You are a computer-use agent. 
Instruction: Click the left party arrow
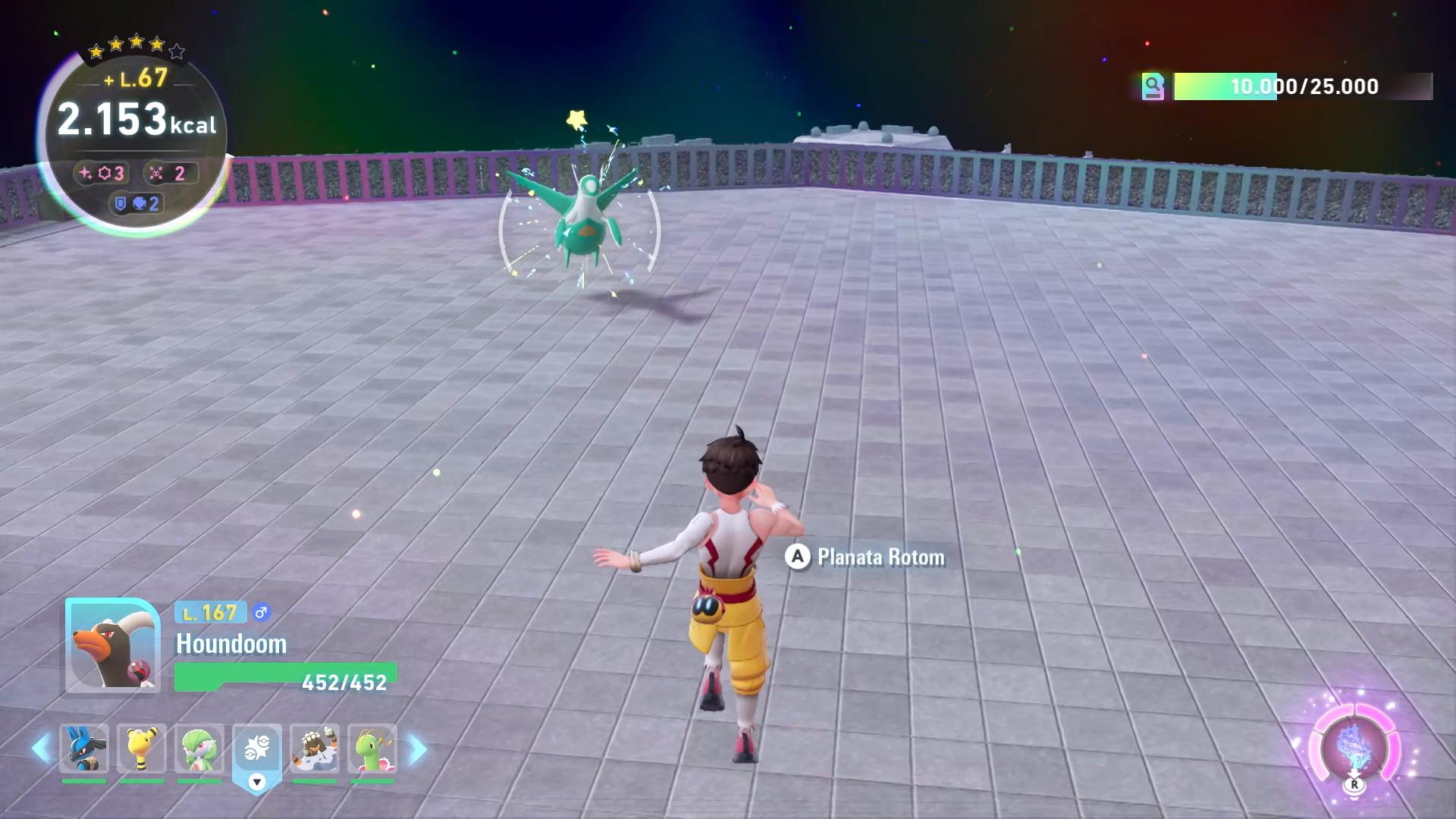coord(42,749)
